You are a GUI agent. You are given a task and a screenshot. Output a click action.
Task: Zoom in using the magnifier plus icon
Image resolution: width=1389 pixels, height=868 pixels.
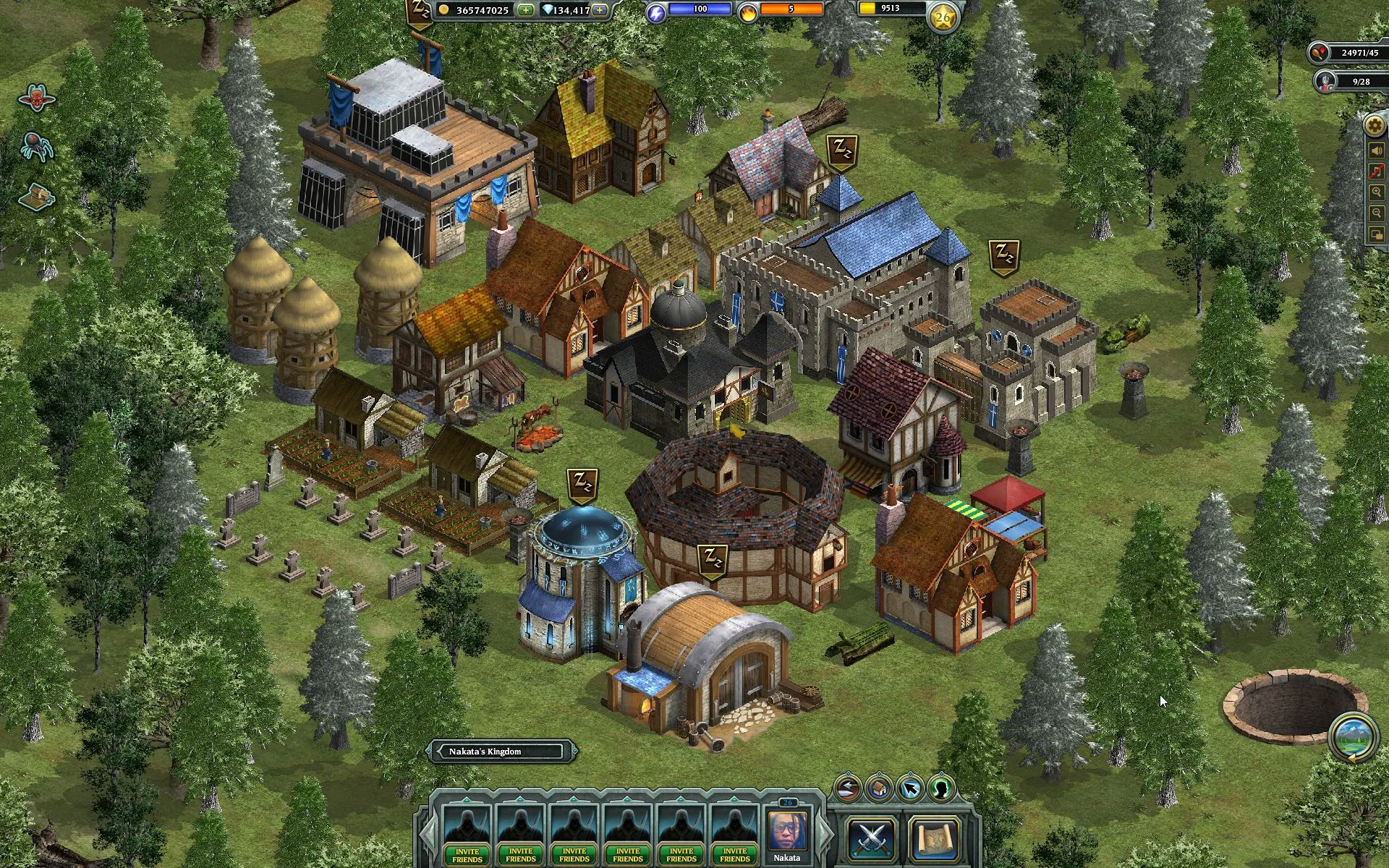coord(1377,192)
